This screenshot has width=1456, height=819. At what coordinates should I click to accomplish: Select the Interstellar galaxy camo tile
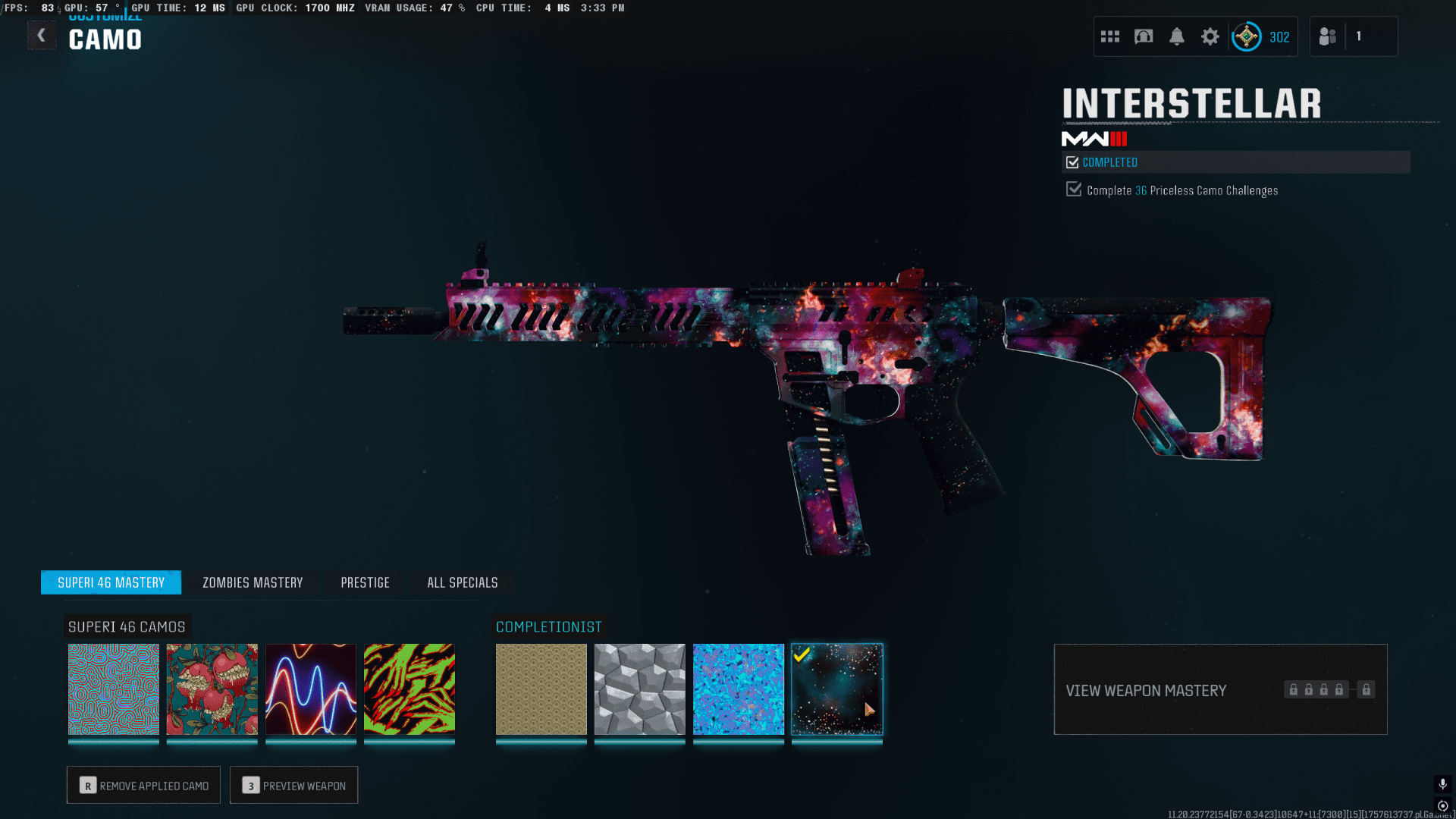coord(837,689)
